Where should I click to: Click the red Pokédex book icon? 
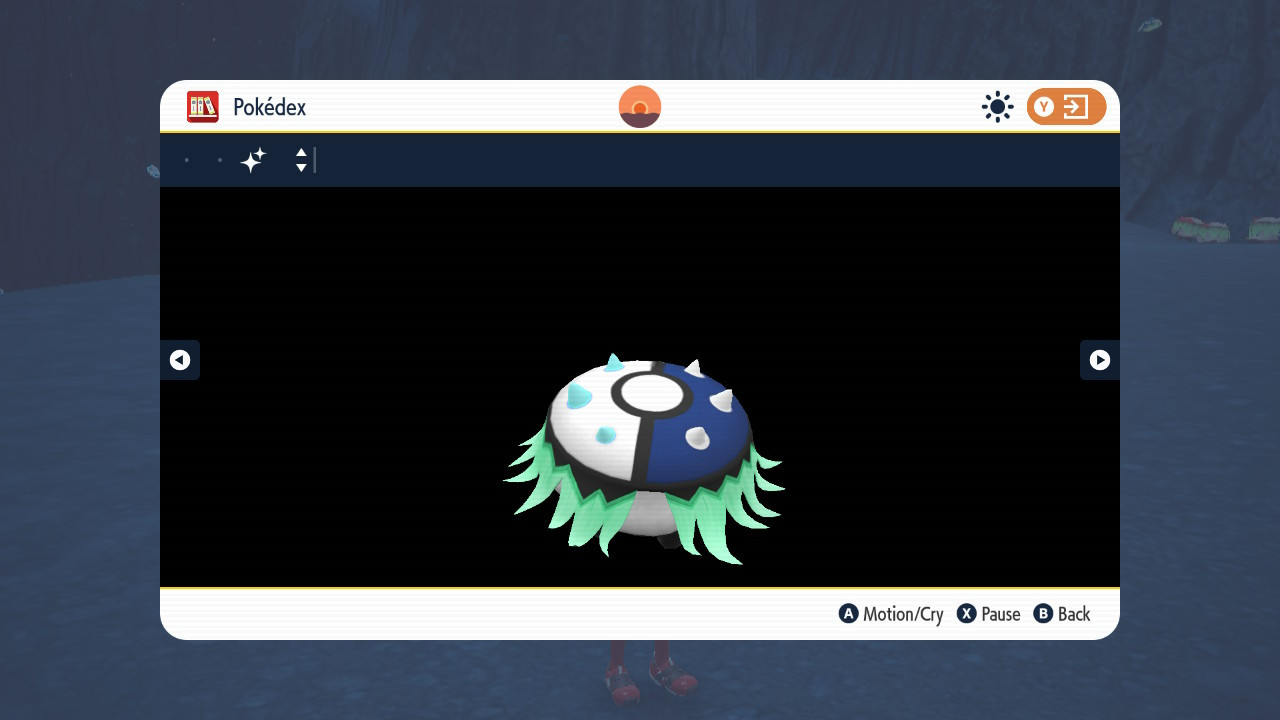tap(202, 107)
